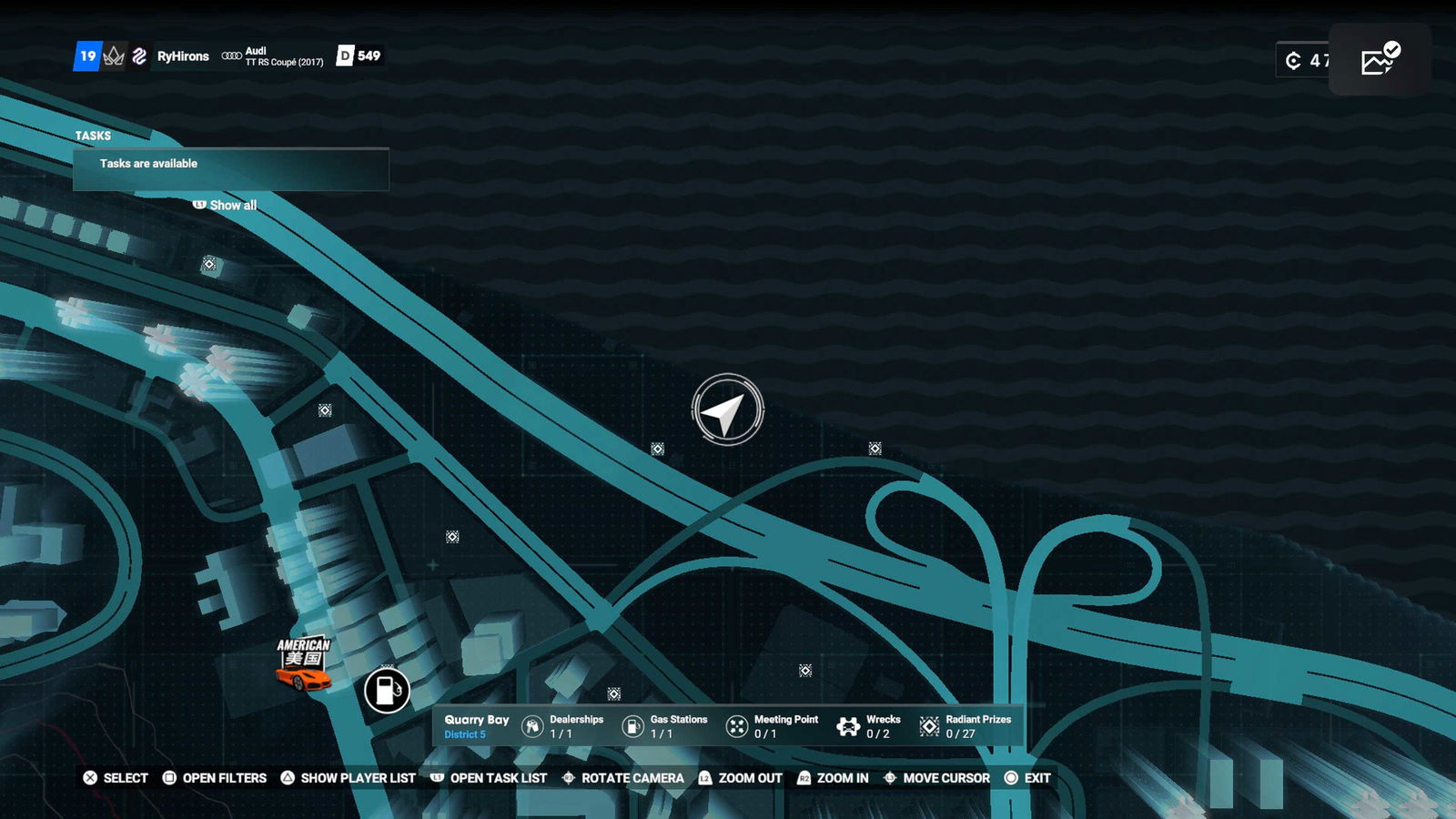This screenshot has height=819, width=1456.
Task: Open the 'Tasks are available' panel
Action: coord(231,168)
